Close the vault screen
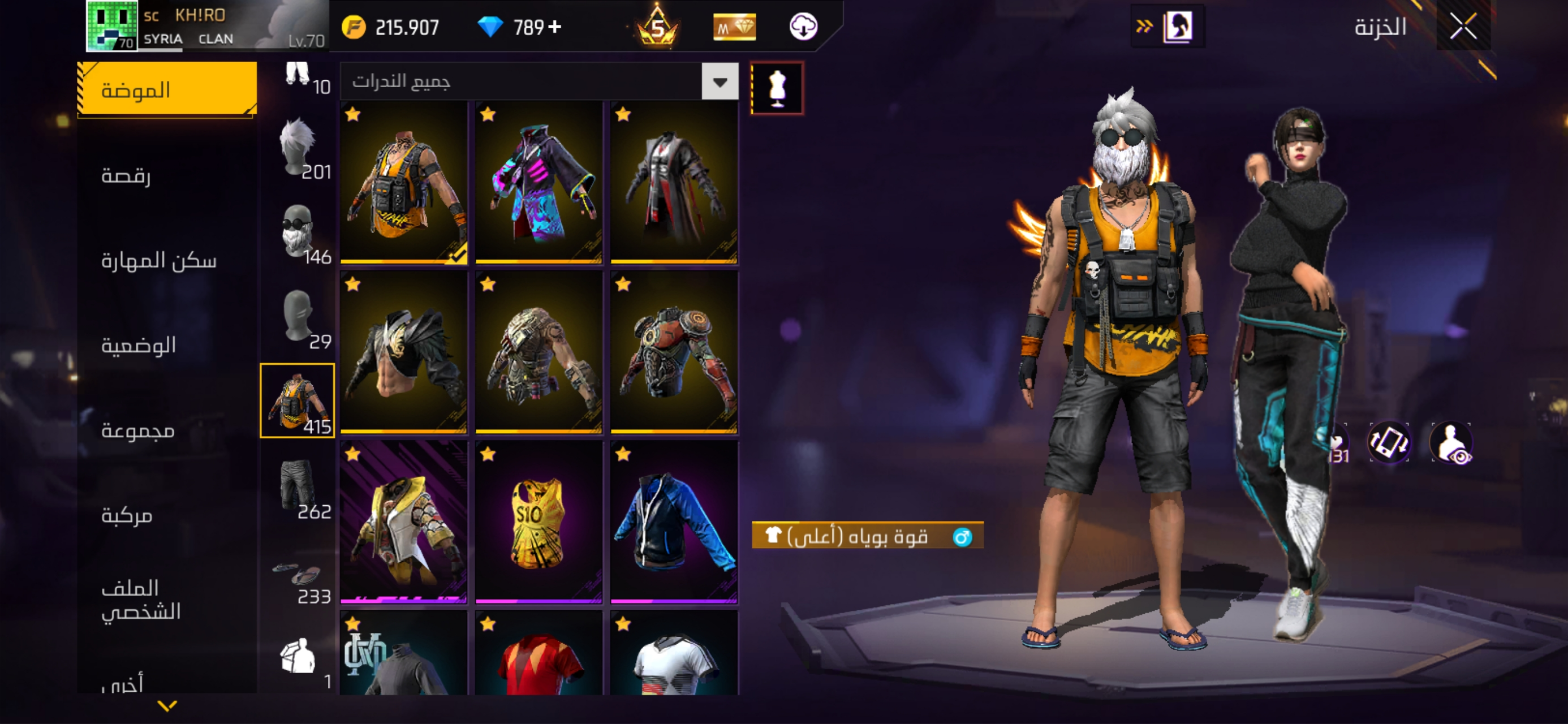The image size is (1568, 724). (x=1463, y=26)
